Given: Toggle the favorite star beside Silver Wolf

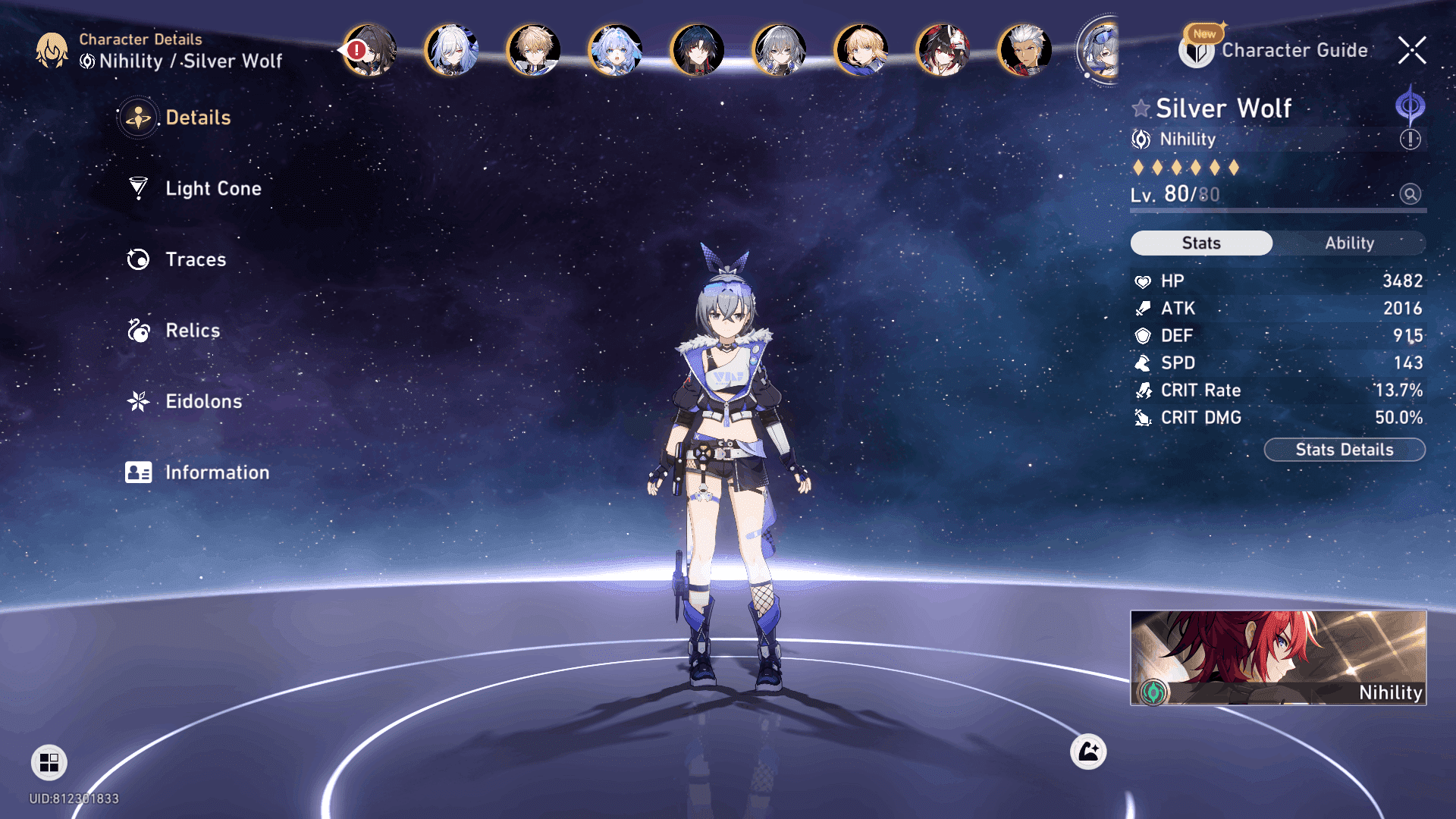Looking at the screenshot, I should tap(1141, 108).
